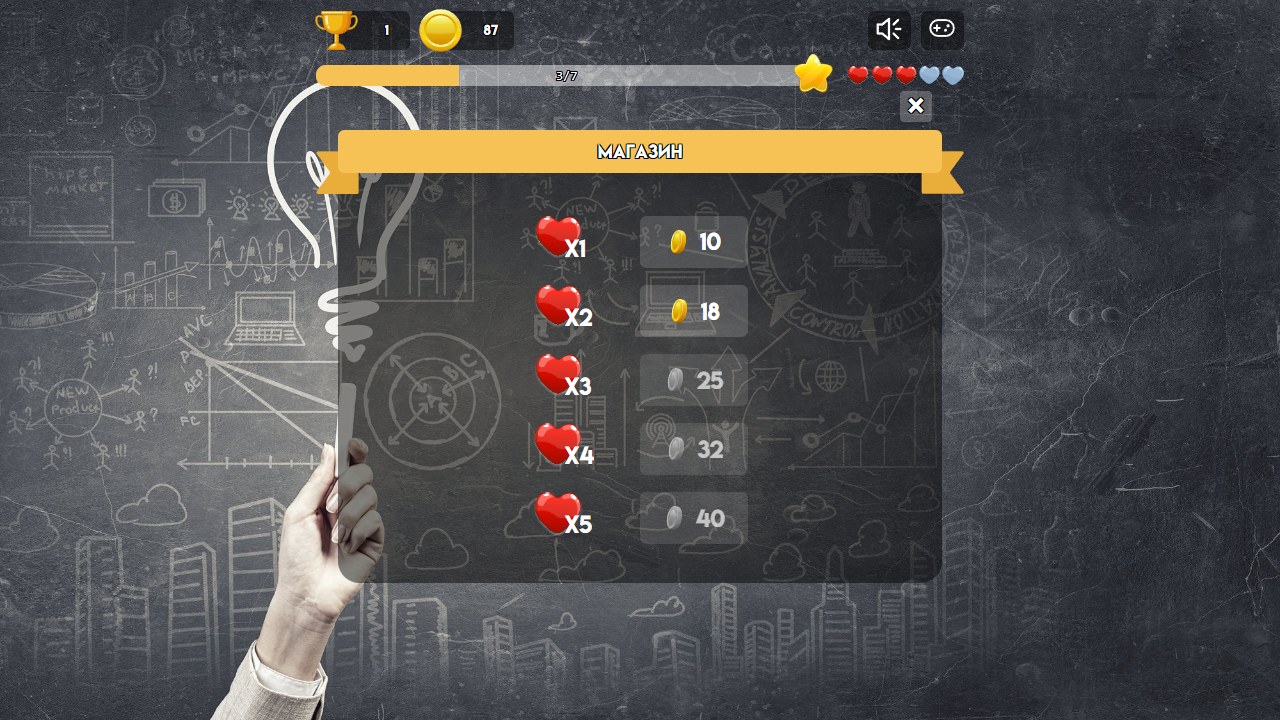Buy one heart for 10 coins

(693, 241)
